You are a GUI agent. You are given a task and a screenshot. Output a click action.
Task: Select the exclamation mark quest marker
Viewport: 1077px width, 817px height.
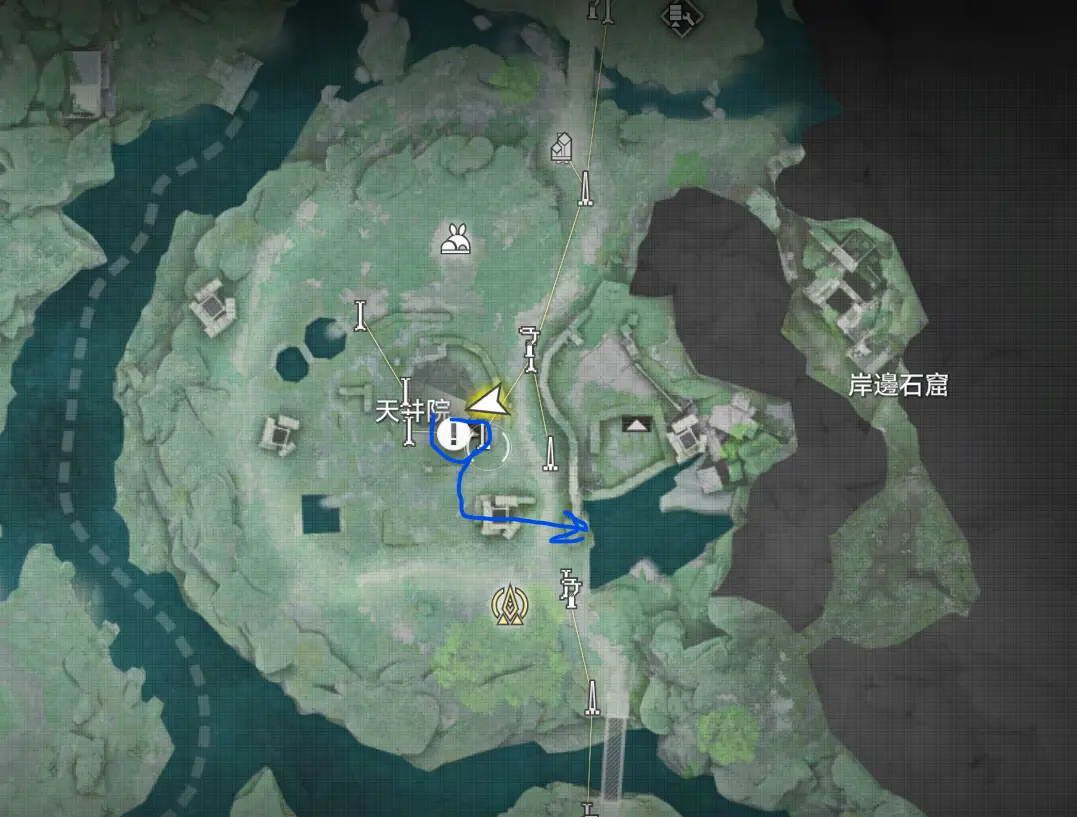455,434
